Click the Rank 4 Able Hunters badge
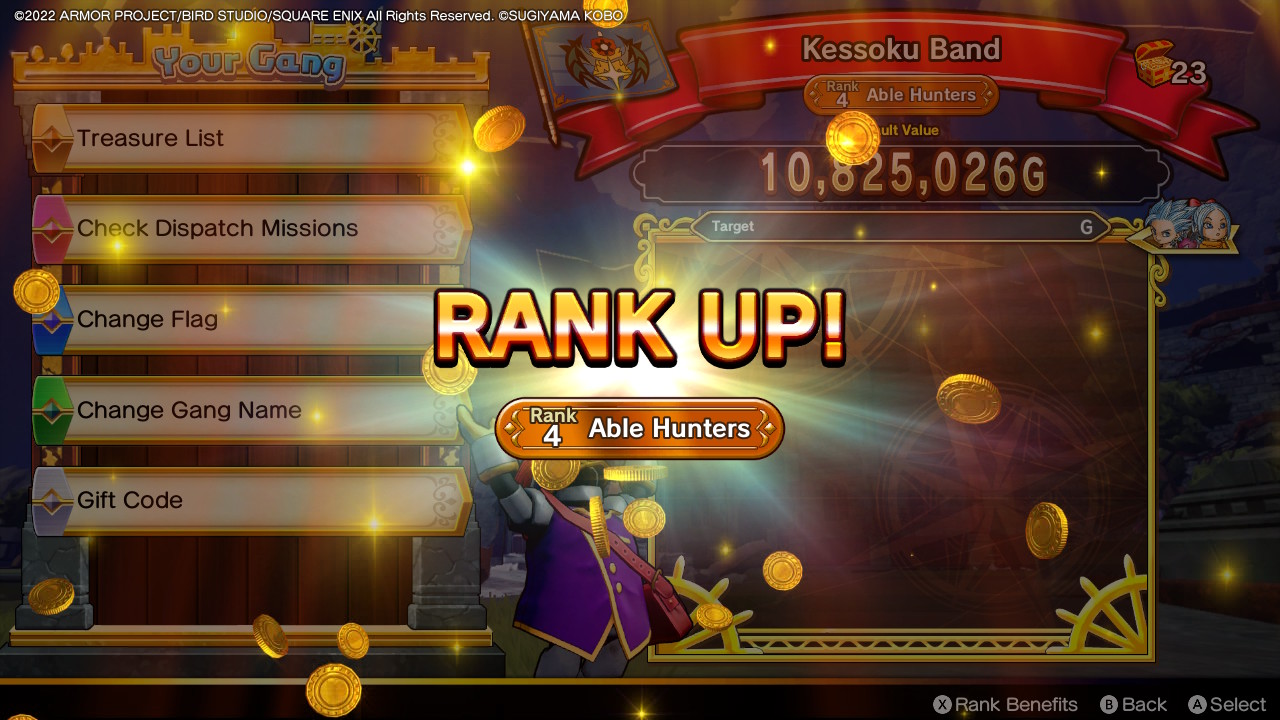Screen dimensions: 1280x720 (x=638, y=428)
